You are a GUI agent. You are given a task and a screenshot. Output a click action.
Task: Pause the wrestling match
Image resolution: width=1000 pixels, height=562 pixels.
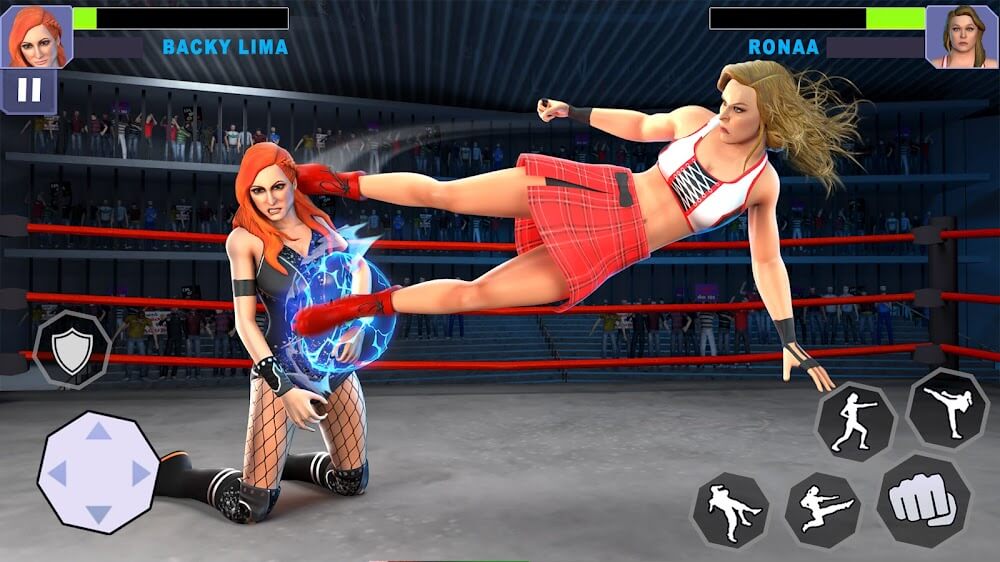[29, 91]
